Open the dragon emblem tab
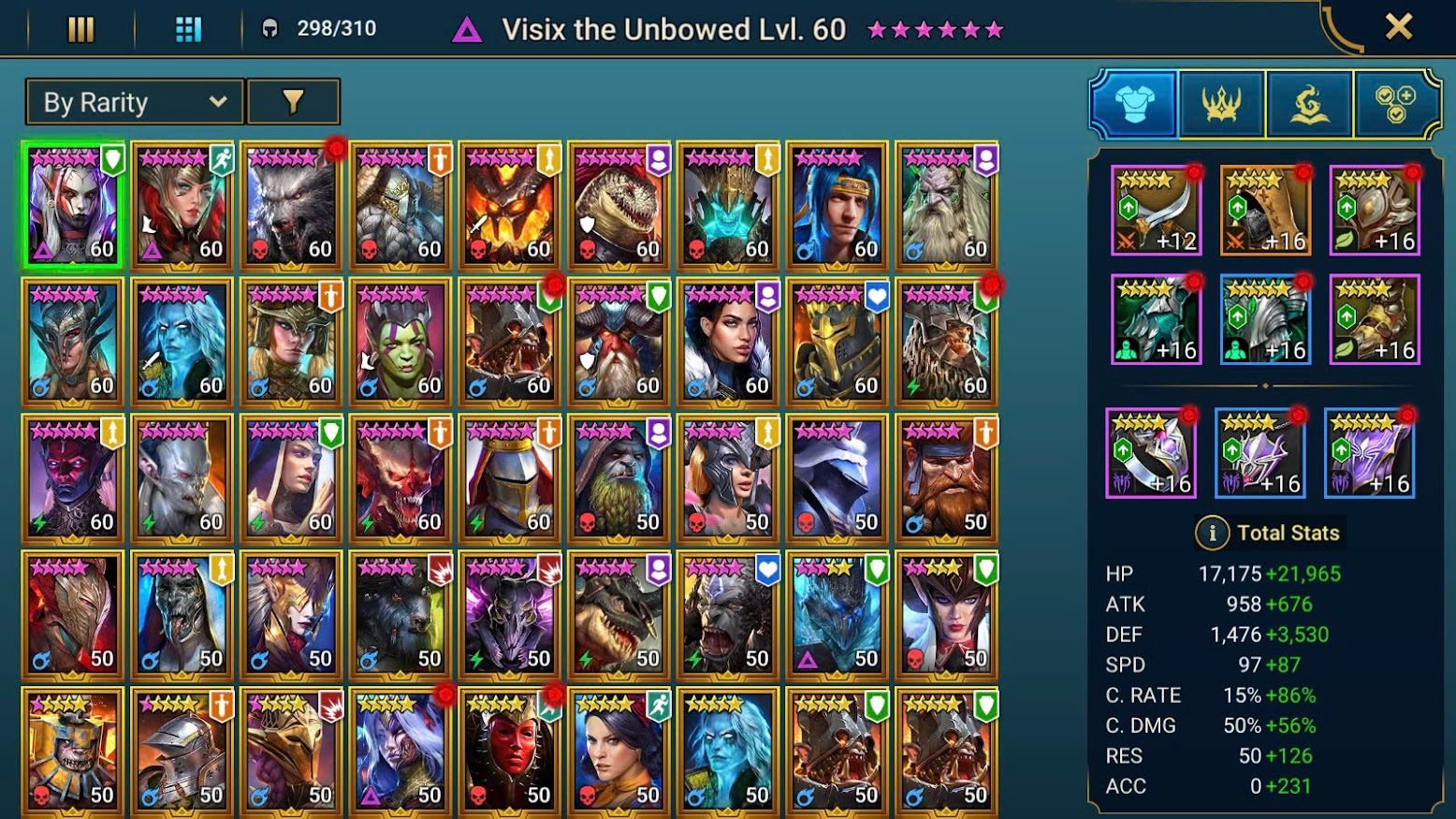 [x=1308, y=104]
